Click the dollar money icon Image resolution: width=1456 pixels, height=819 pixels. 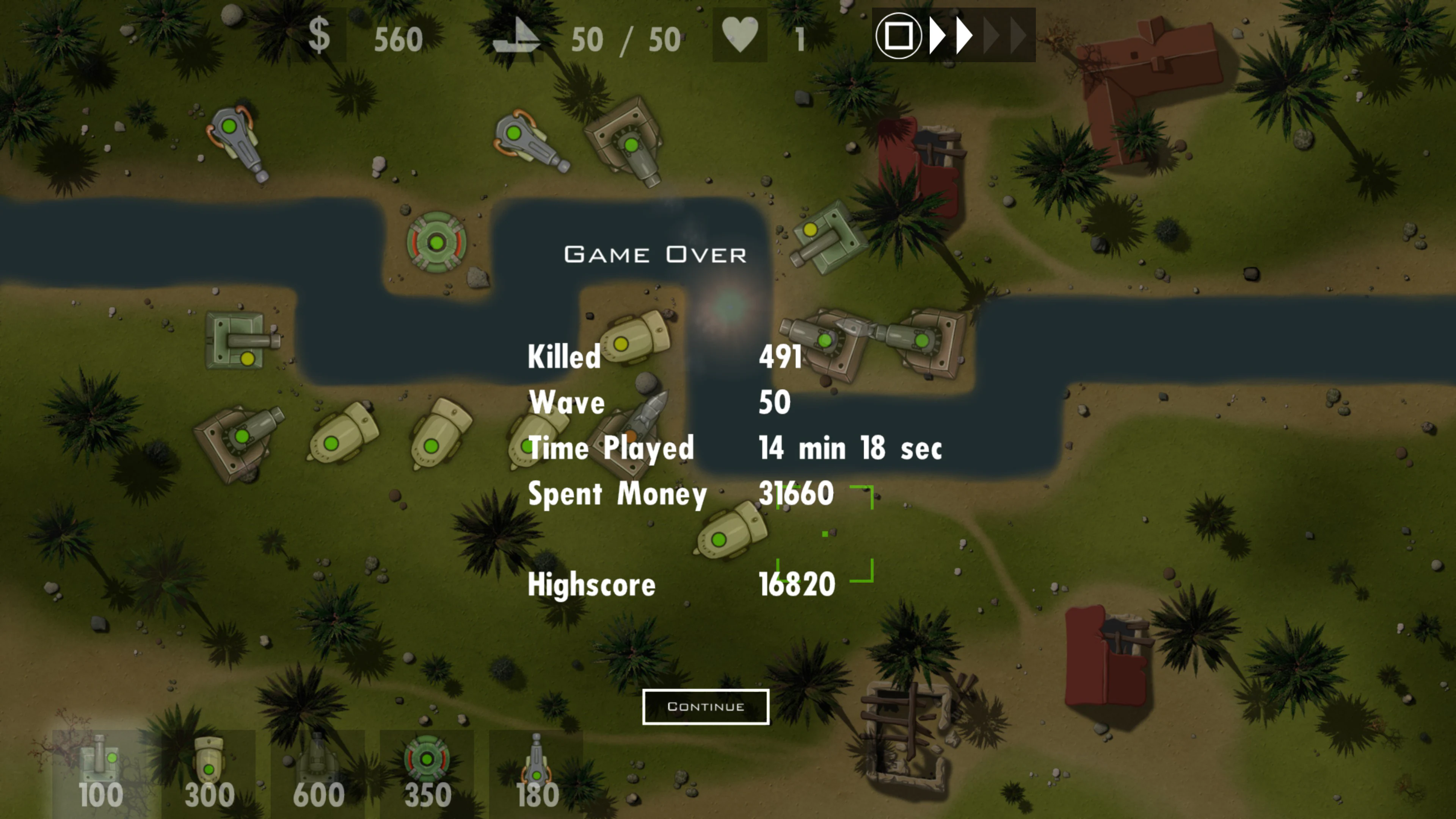[320, 36]
